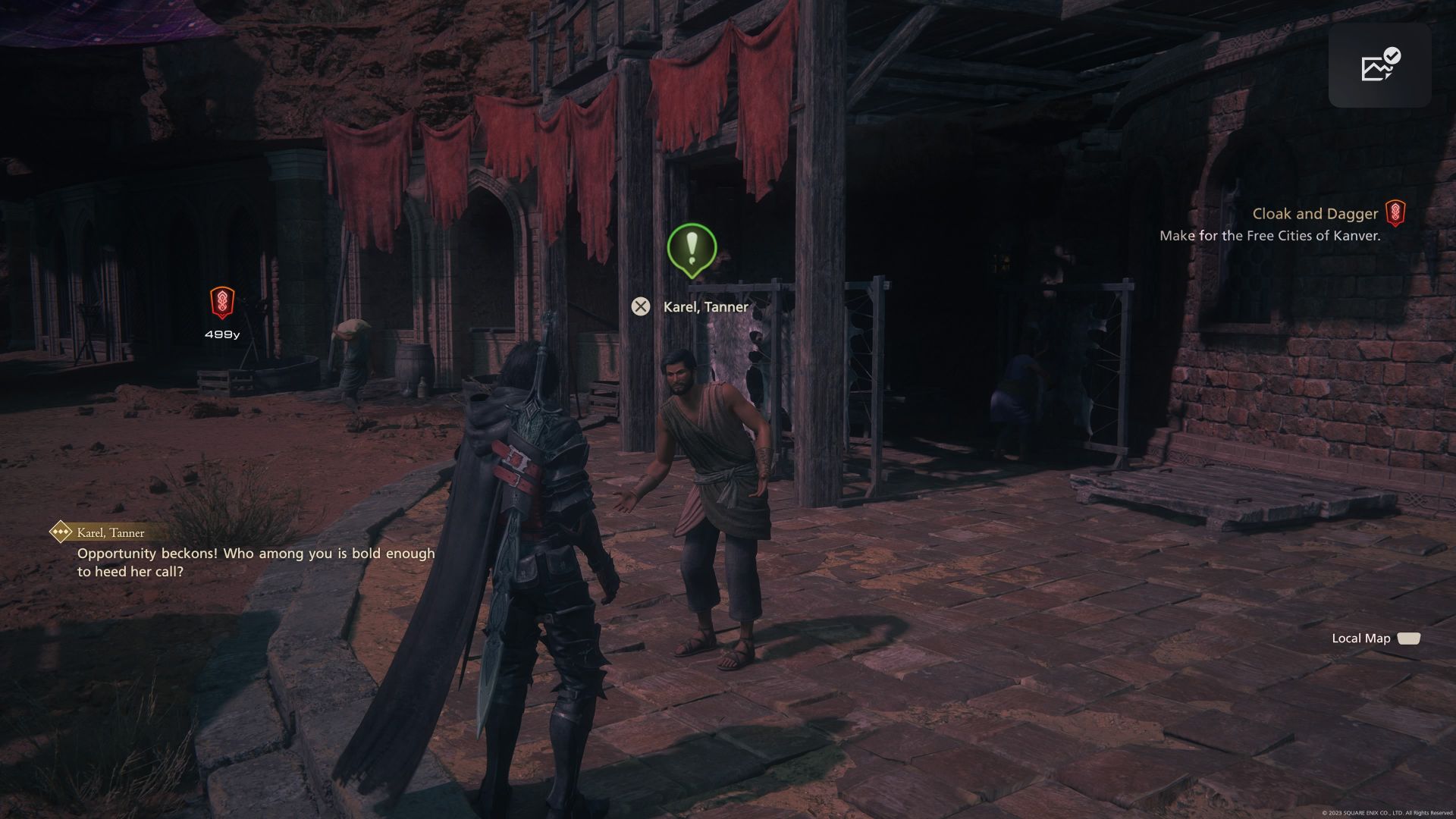This screenshot has width=1456, height=819.
Task: Select the Cloak and Dagger quest tracker
Action: coord(1315,215)
